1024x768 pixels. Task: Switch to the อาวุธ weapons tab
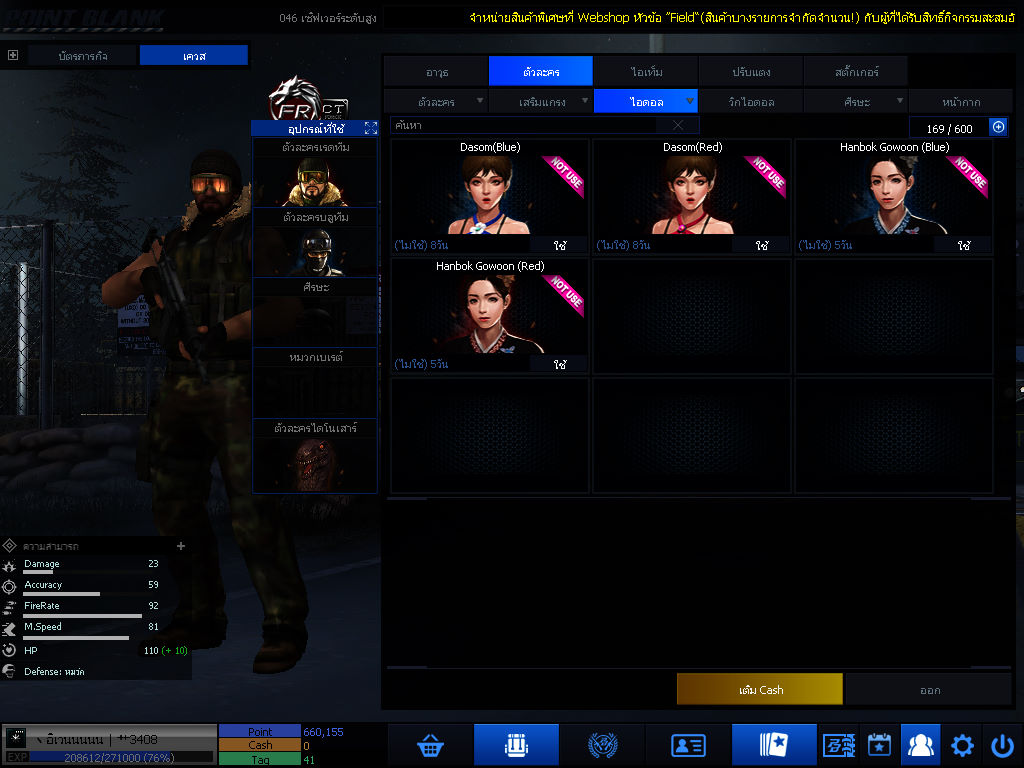click(x=436, y=72)
